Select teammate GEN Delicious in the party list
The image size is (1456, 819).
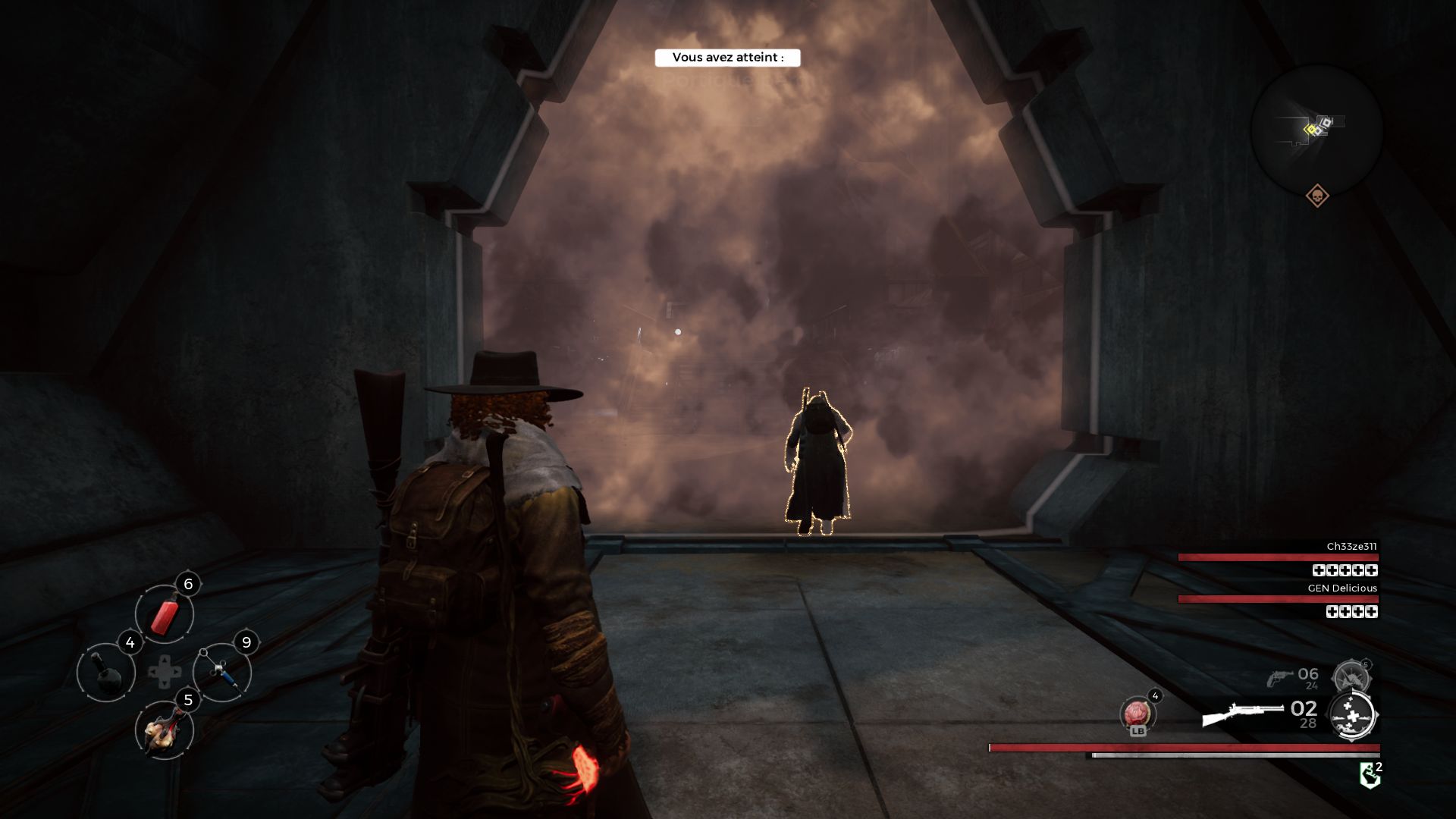click(x=1341, y=588)
